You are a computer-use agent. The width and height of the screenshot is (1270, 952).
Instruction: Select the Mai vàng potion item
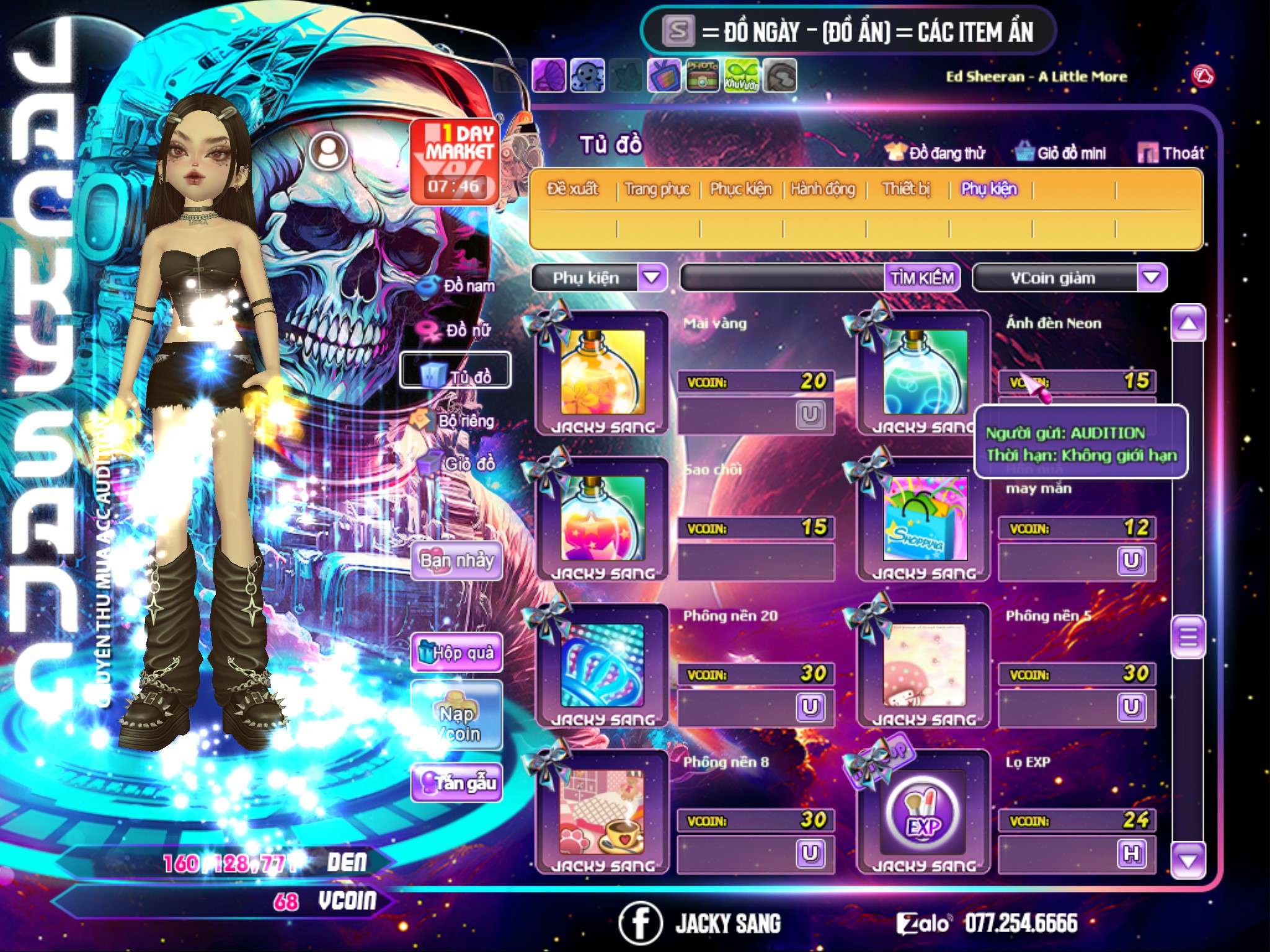click(x=602, y=372)
